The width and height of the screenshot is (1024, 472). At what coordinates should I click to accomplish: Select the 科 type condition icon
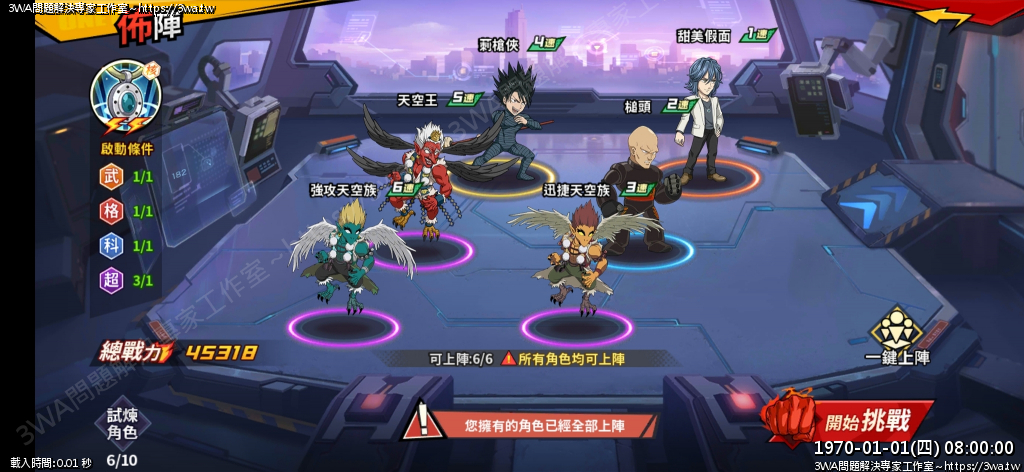tap(112, 246)
